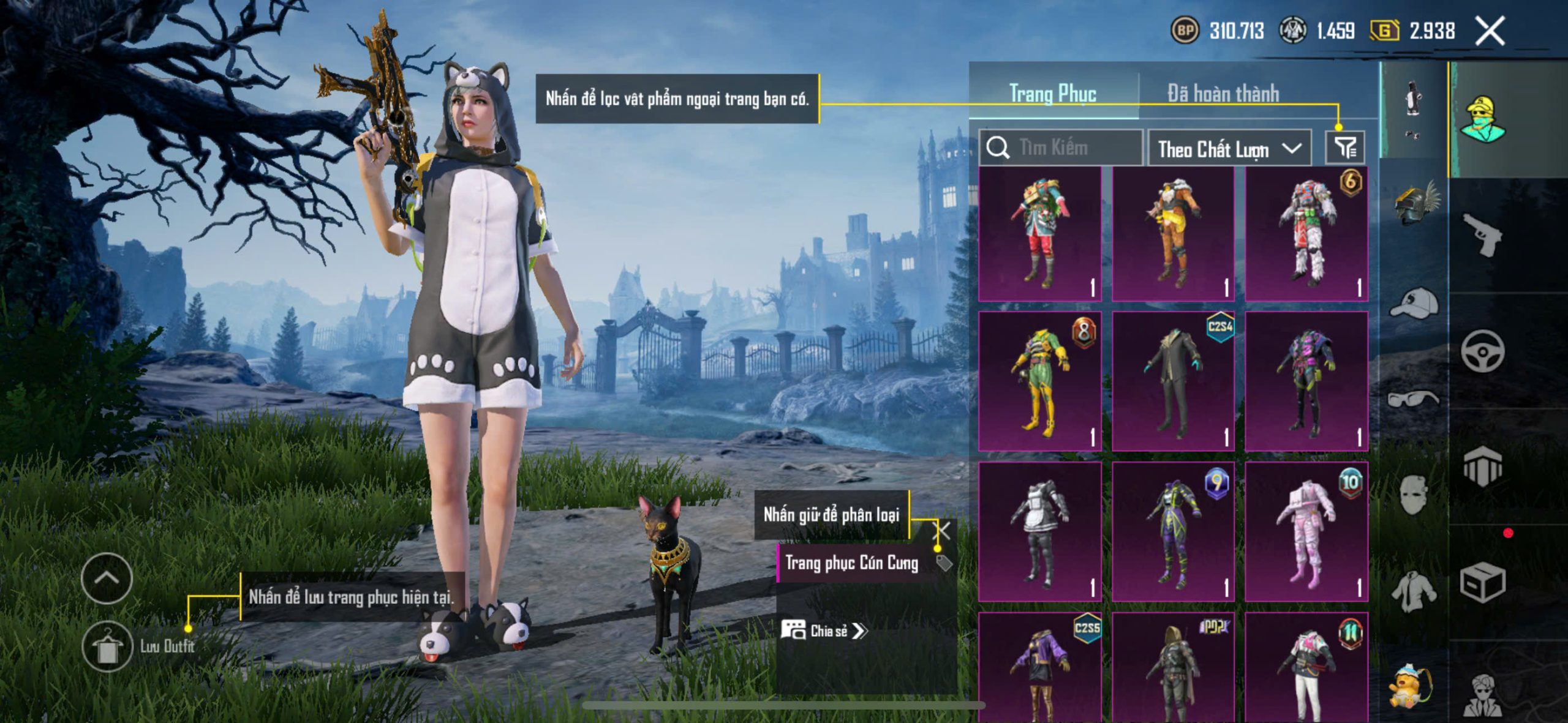Select the white furry outfit with badge 6
This screenshot has height=723, width=1568.
[x=1306, y=234]
